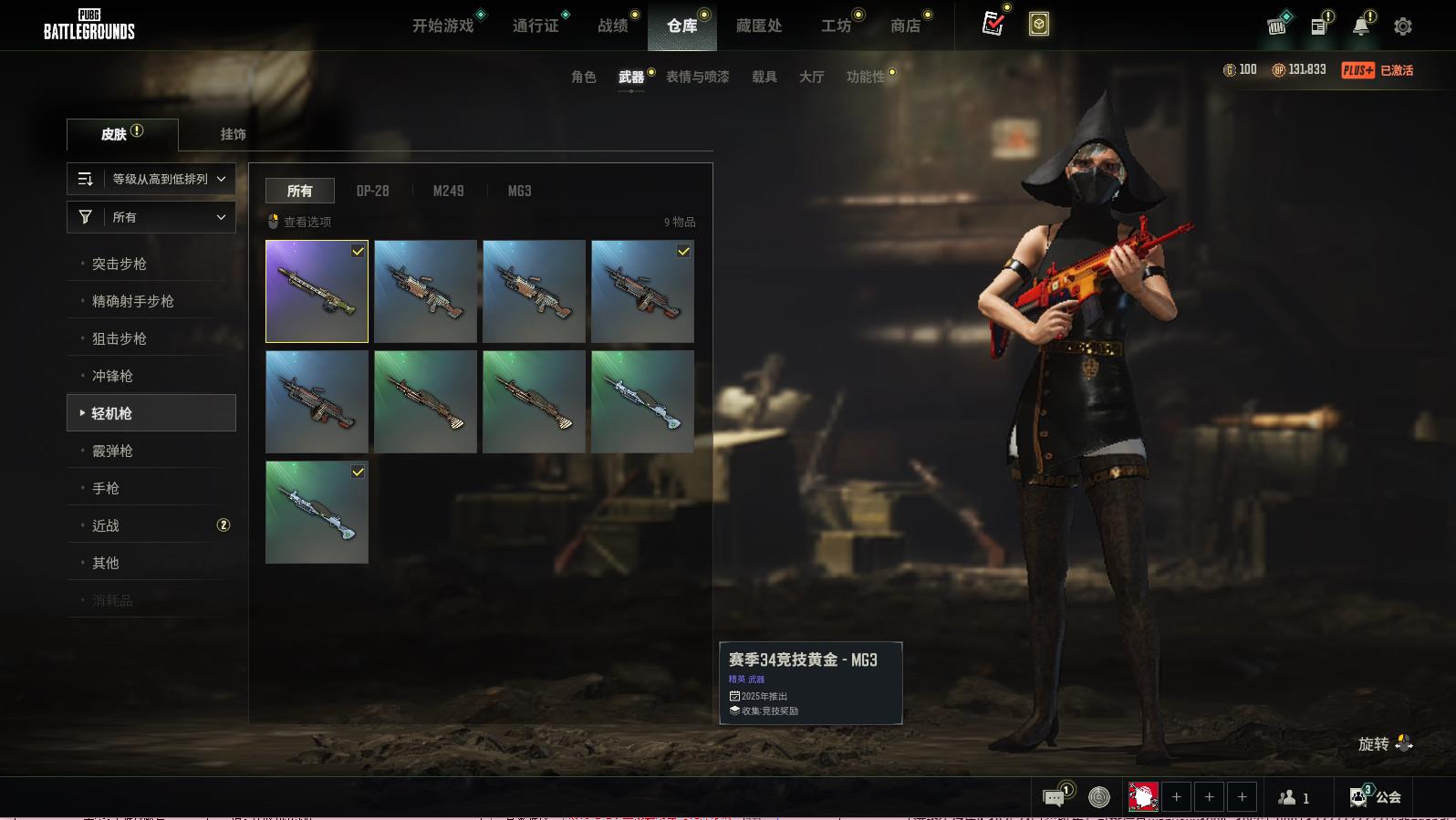Viewport: 1456px width, 820px height.
Task: Open the 开始游戏 (Play) menu
Action: pos(442,26)
